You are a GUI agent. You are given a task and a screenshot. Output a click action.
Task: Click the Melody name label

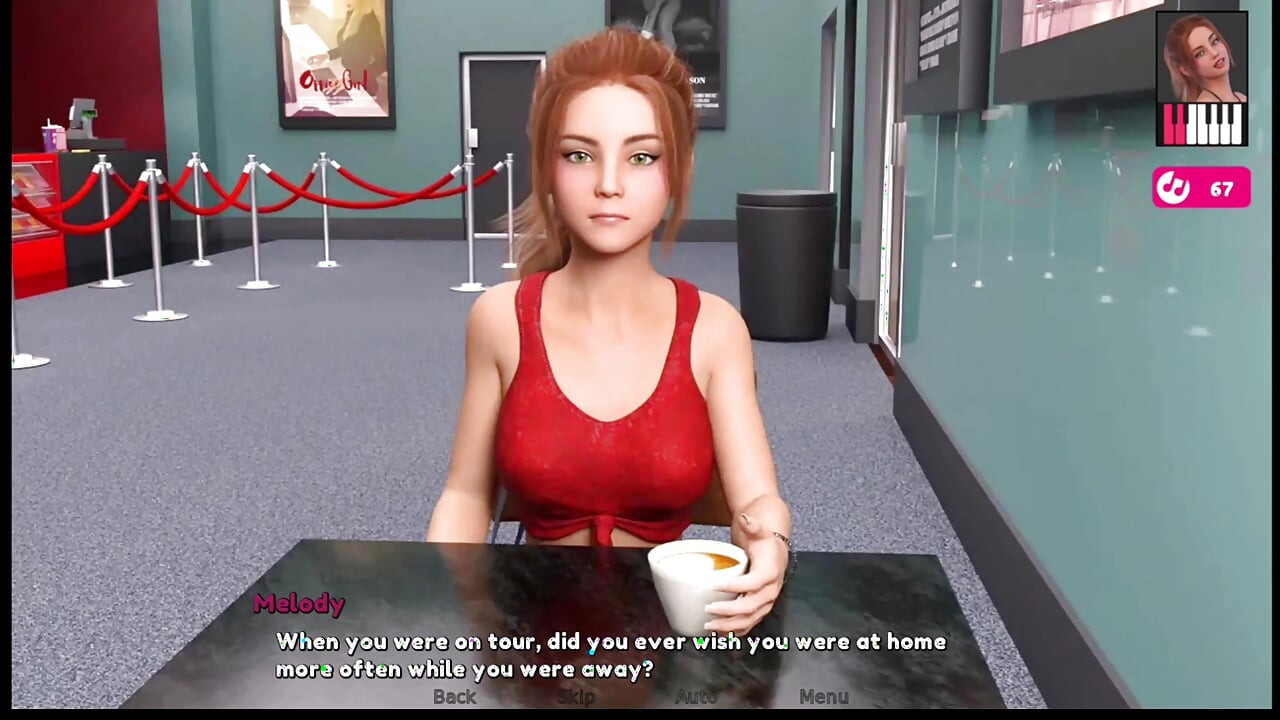[299, 605]
